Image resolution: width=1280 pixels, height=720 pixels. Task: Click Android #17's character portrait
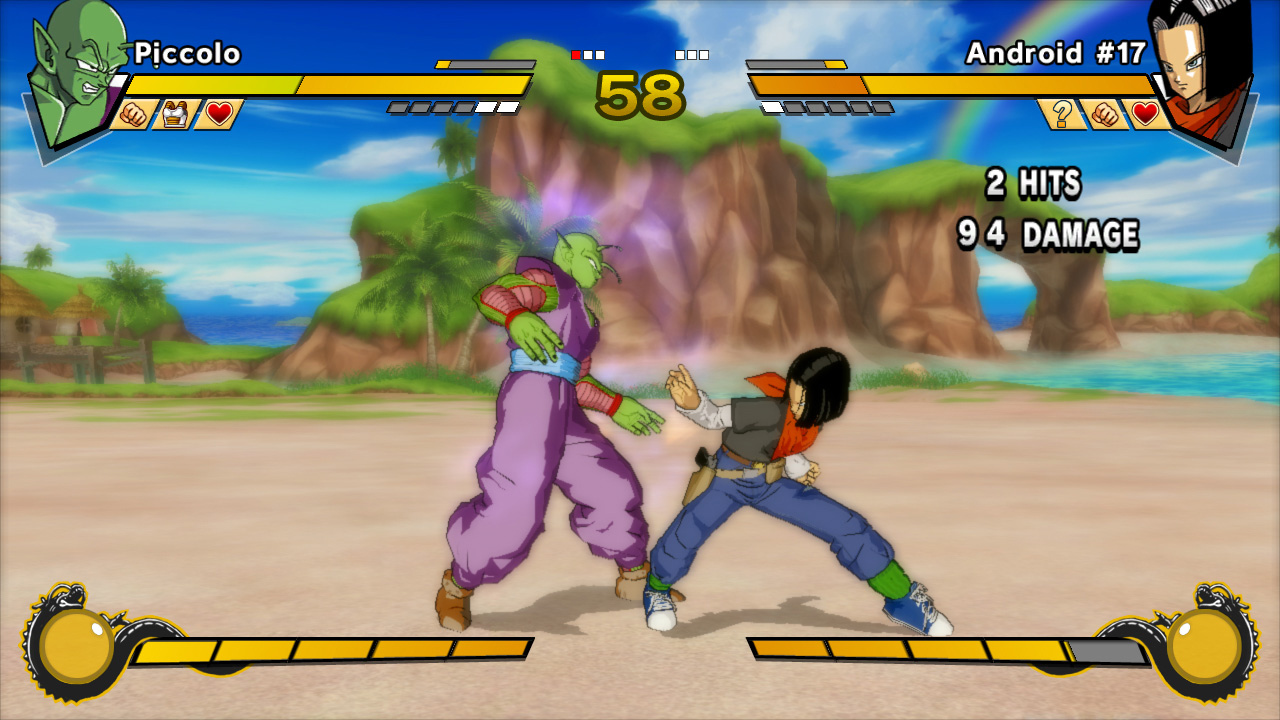tap(1198, 65)
